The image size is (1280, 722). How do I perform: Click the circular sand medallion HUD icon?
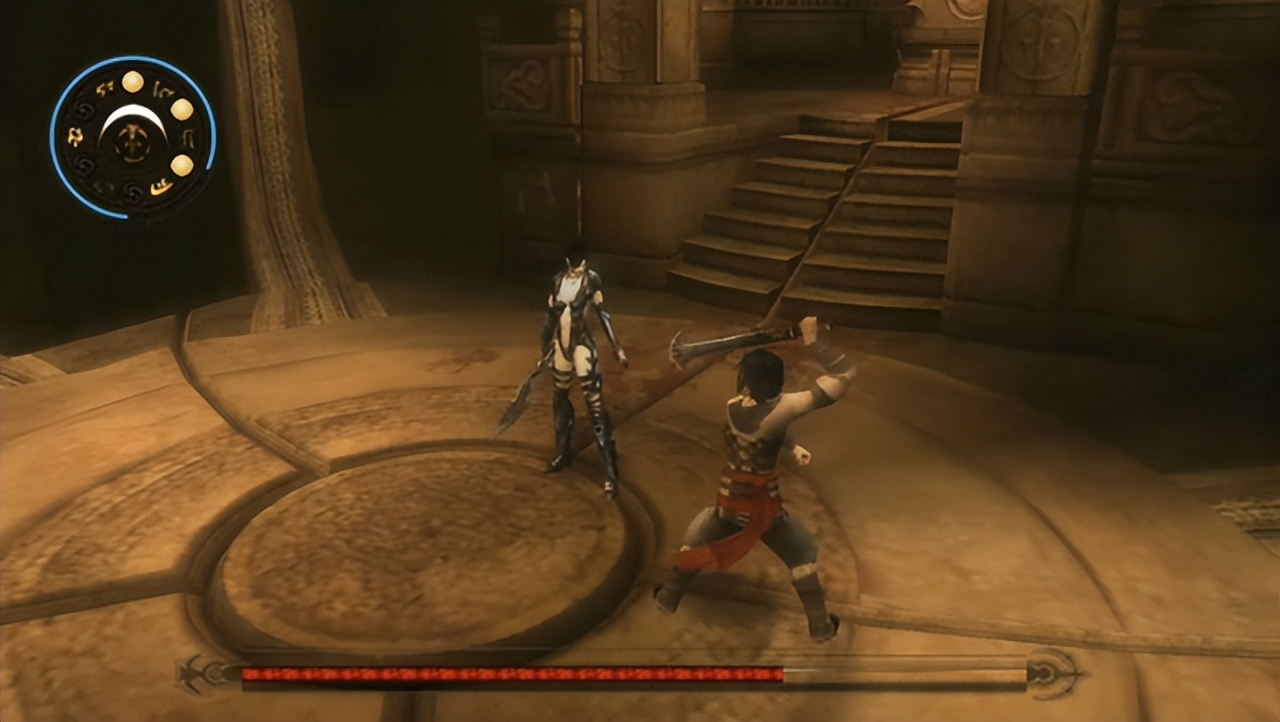(133, 137)
